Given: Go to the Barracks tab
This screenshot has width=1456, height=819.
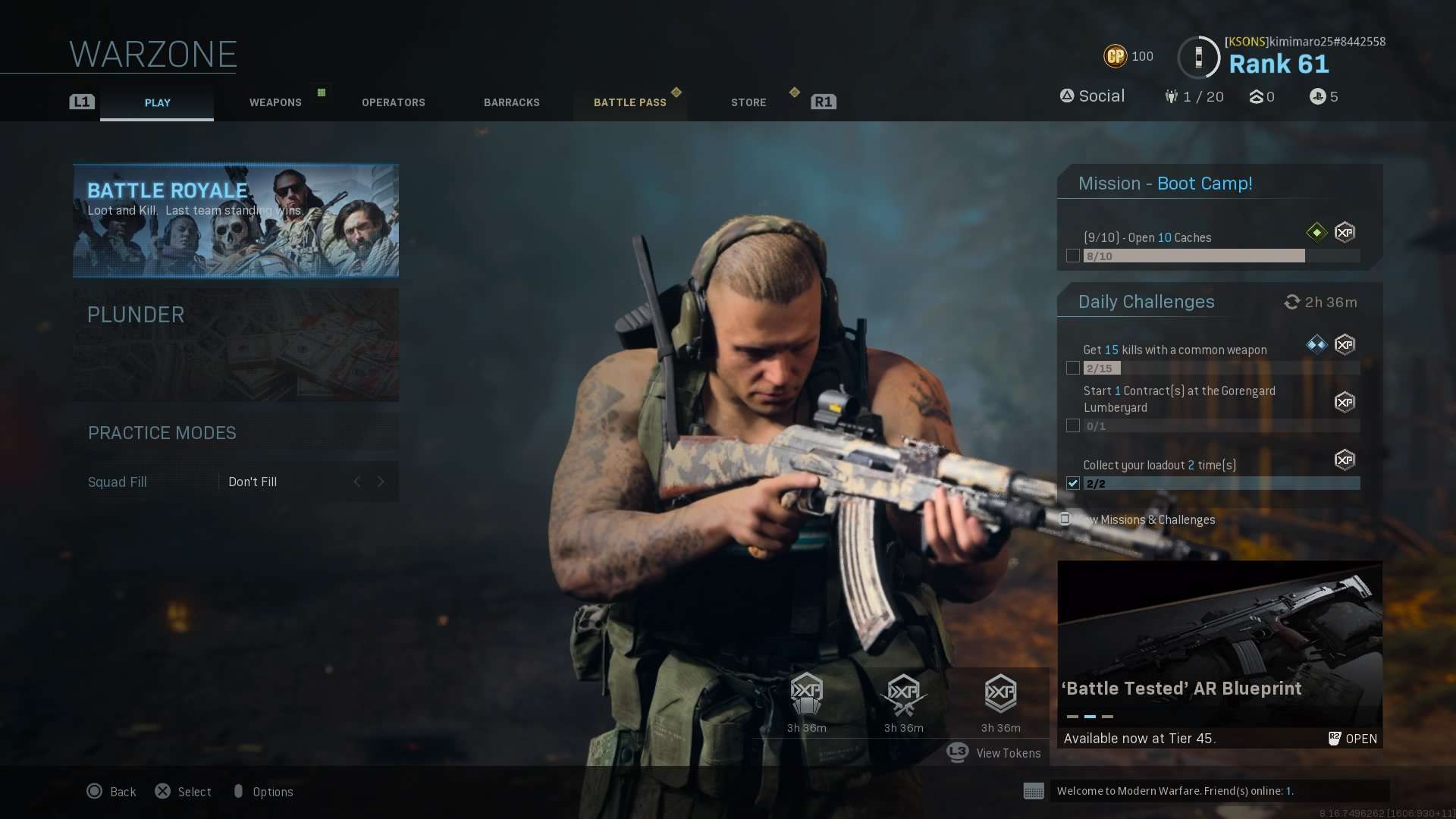Looking at the screenshot, I should (x=512, y=102).
